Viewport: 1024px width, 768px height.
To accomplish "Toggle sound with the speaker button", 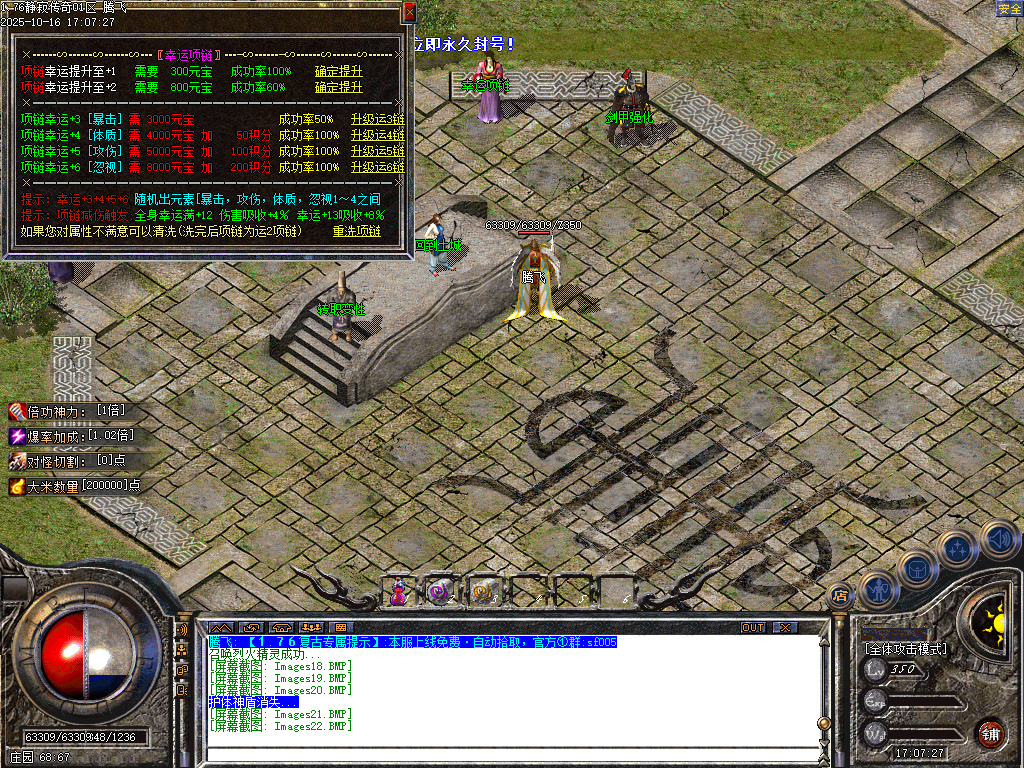I will 998,539.
